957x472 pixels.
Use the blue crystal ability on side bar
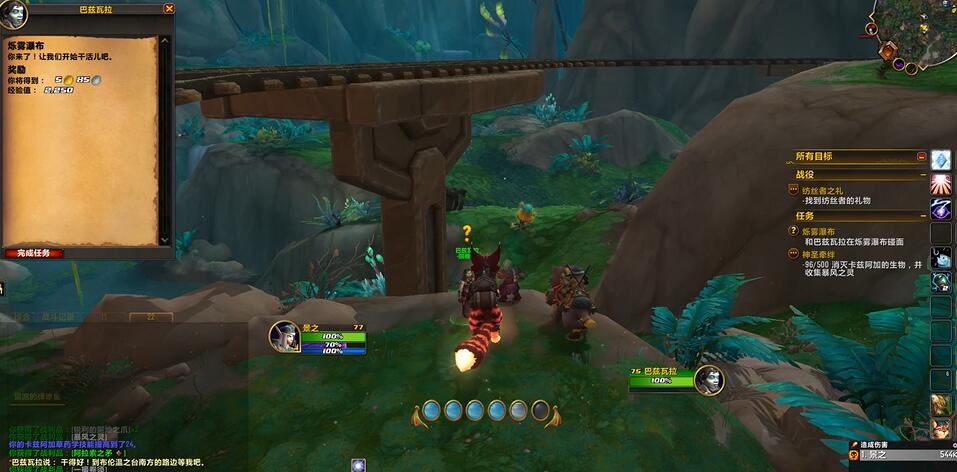(941, 160)
